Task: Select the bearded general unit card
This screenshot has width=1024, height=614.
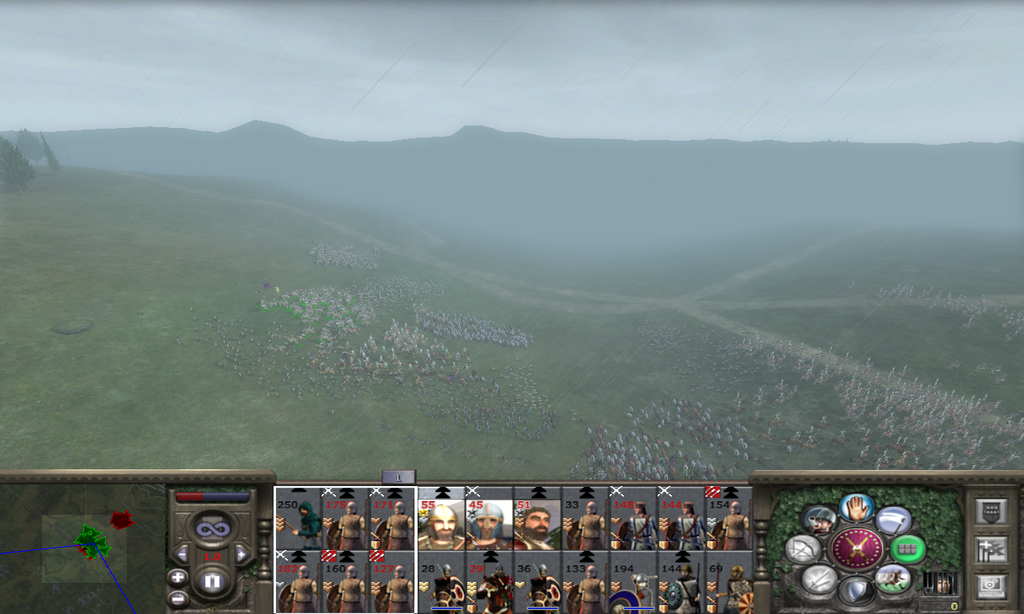Action: pyautogui.click(x=538, y=520)
